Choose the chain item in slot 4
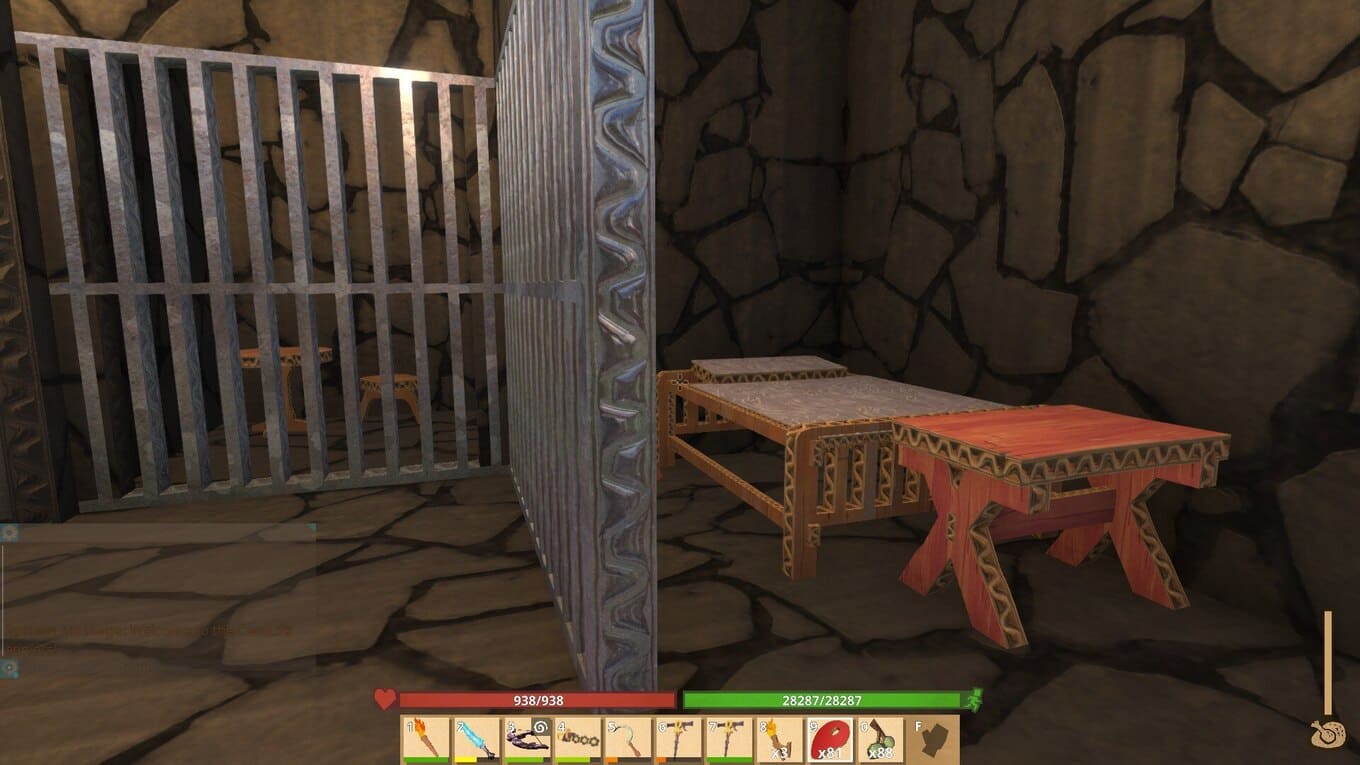1360x765 pixels. click(579, 740)
